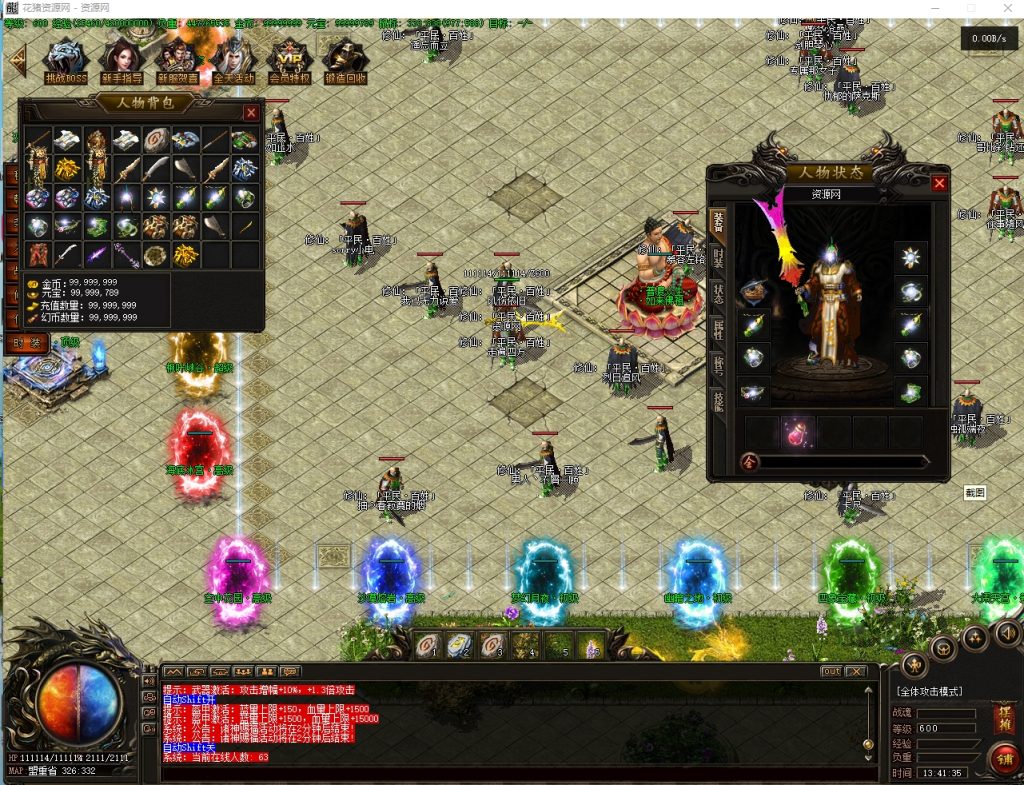This screenshot has height=785, width=1024.
Task: Click the chat panel's out button
Action: 831,671
